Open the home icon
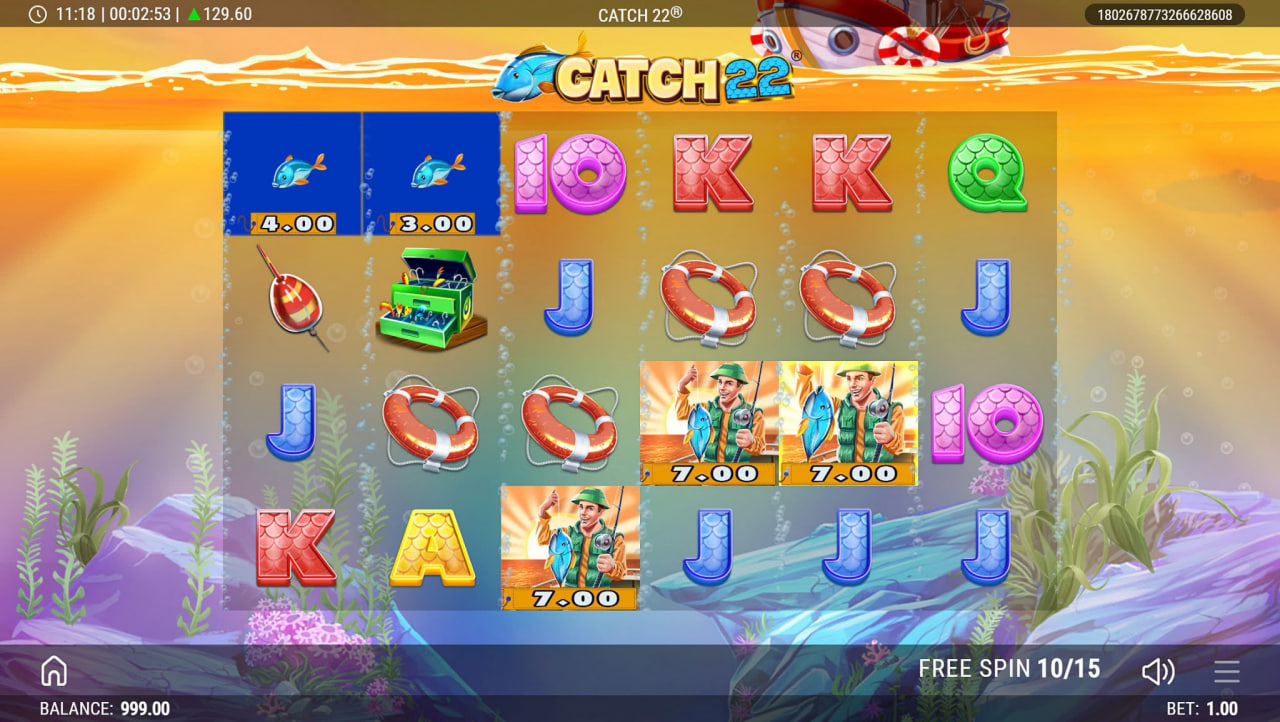 pyautogui.click(x=53, y=670)
